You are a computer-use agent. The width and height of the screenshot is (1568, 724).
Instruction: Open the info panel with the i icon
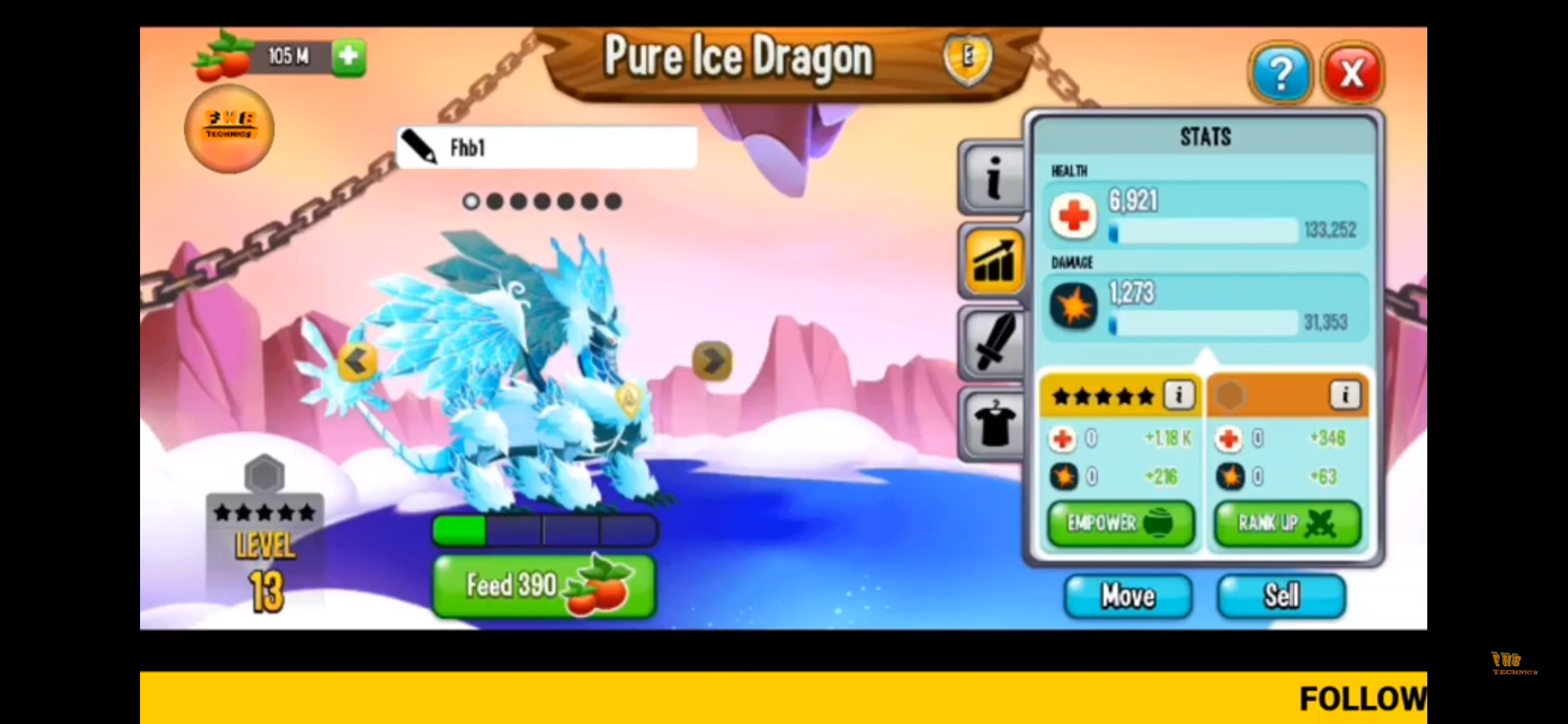click(992, 176)
